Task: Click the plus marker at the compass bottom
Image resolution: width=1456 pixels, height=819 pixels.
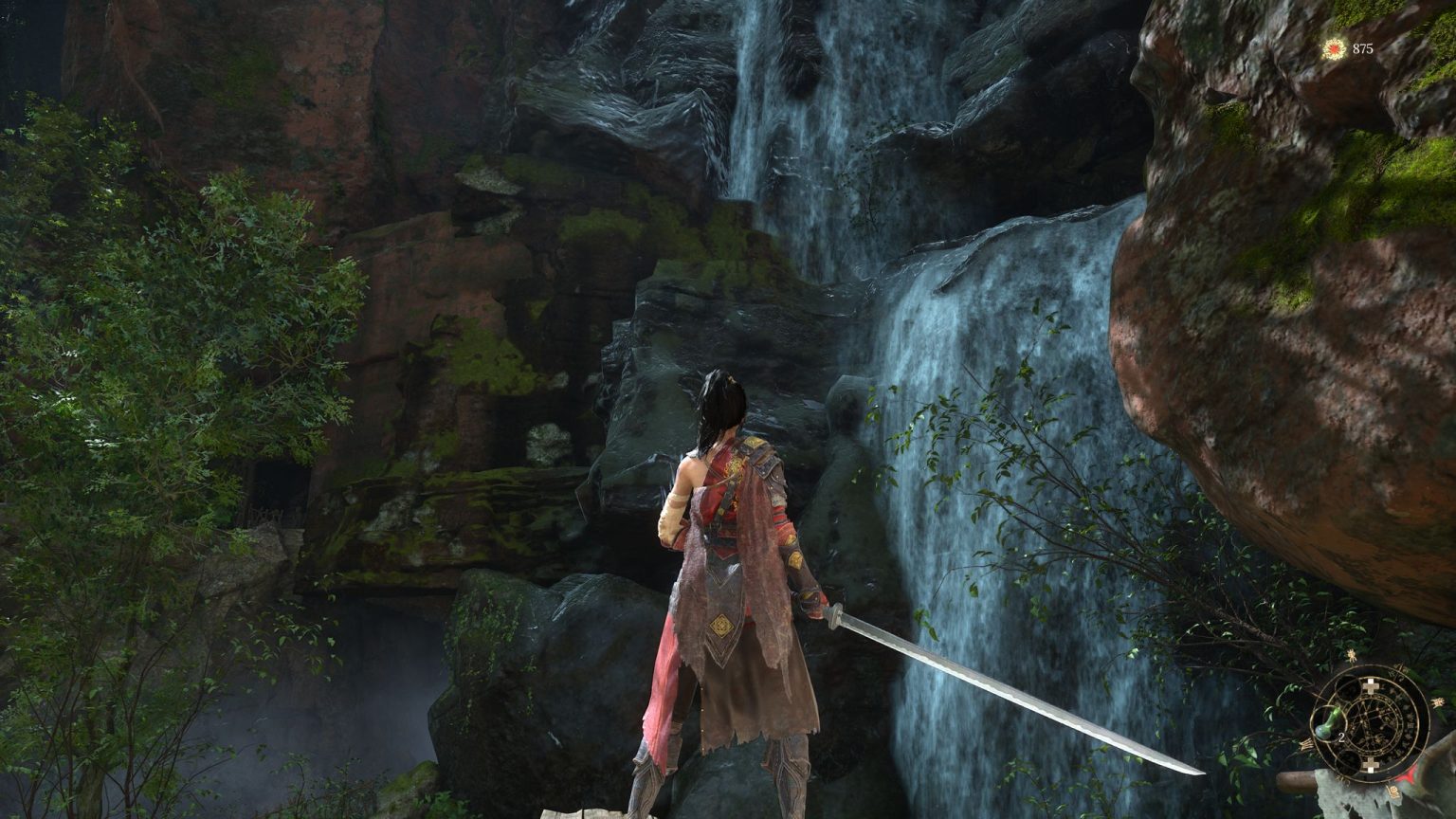Action: click(x=1370, y=764)
